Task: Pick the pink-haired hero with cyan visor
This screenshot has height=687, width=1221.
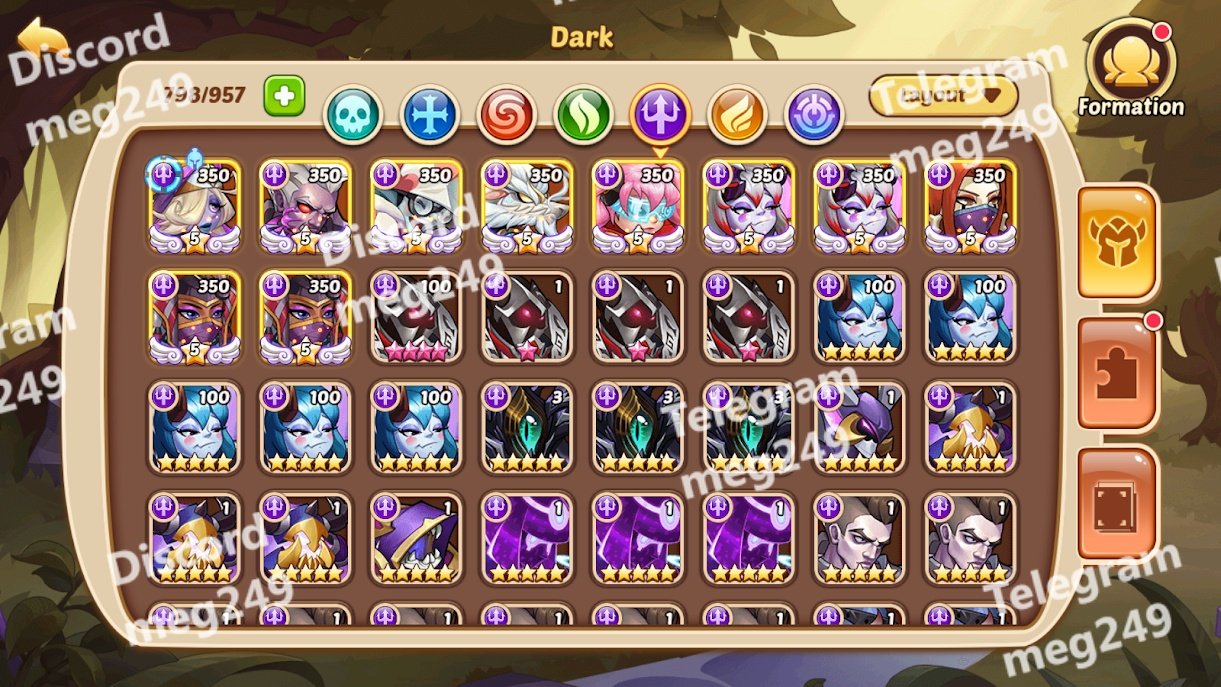Action: [x=638, y=207]
